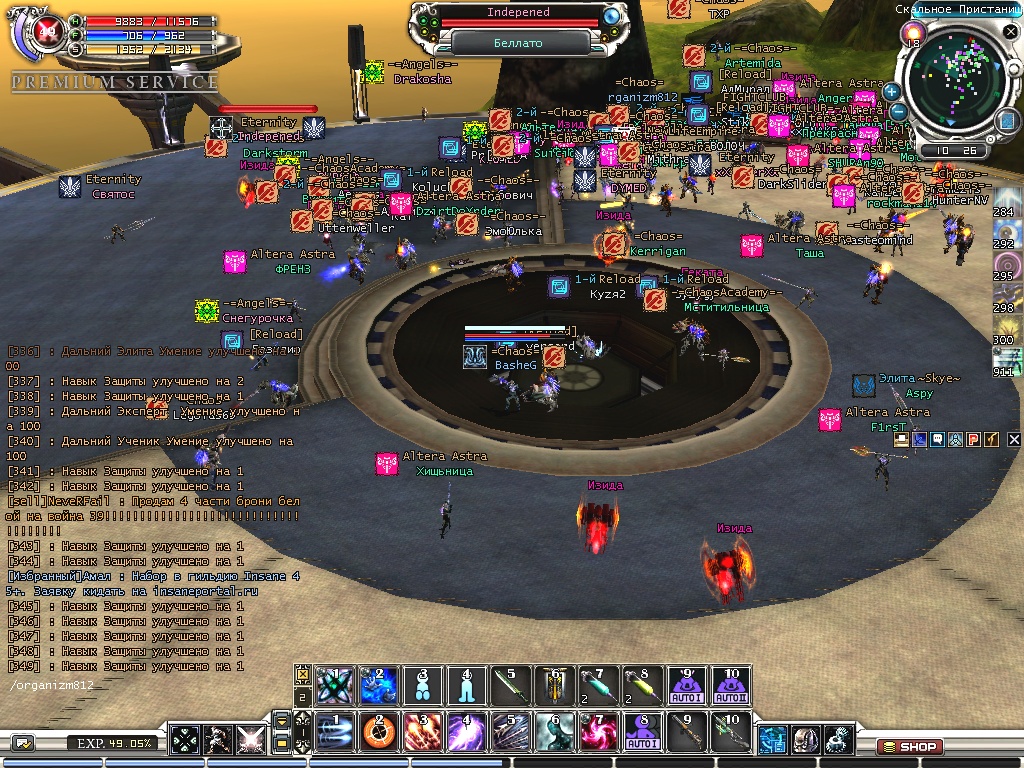The width and height of the screenshot is (1024, 768).
Task: Use the teal syringe item in upper slot 7
Action: [x=598, y=685]
